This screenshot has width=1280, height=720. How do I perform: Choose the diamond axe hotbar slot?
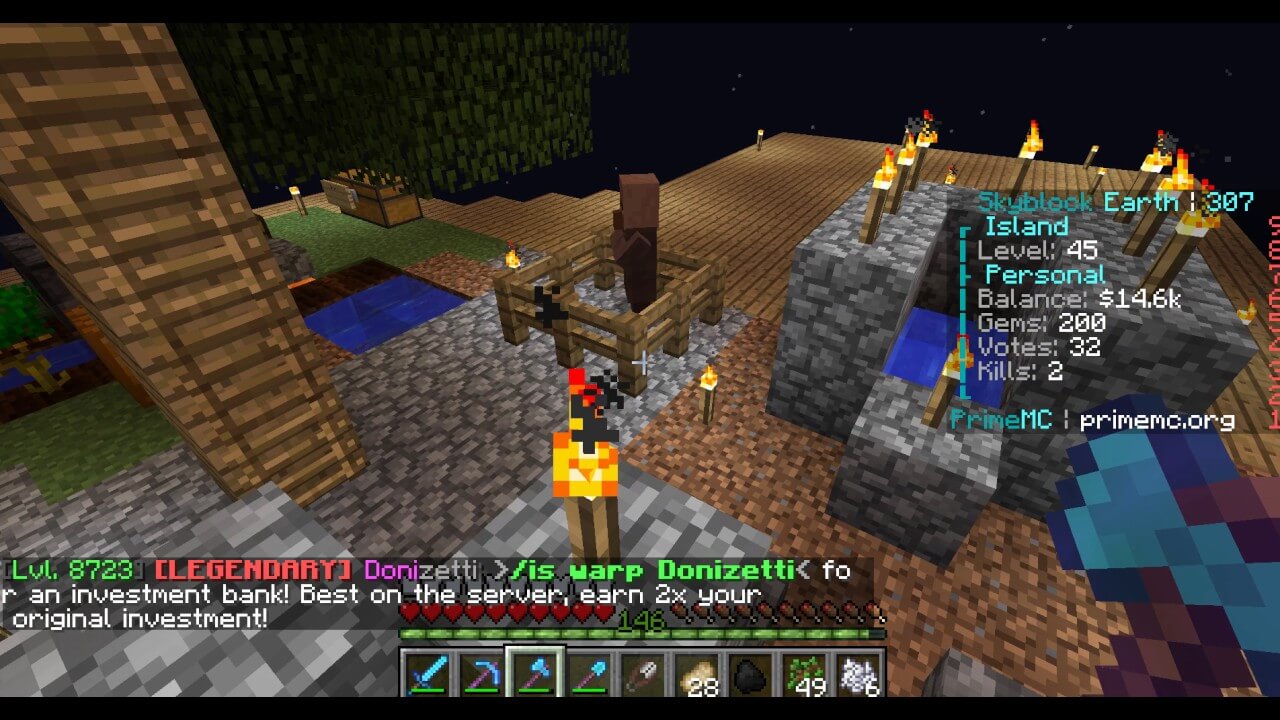[x=534, y=673]
